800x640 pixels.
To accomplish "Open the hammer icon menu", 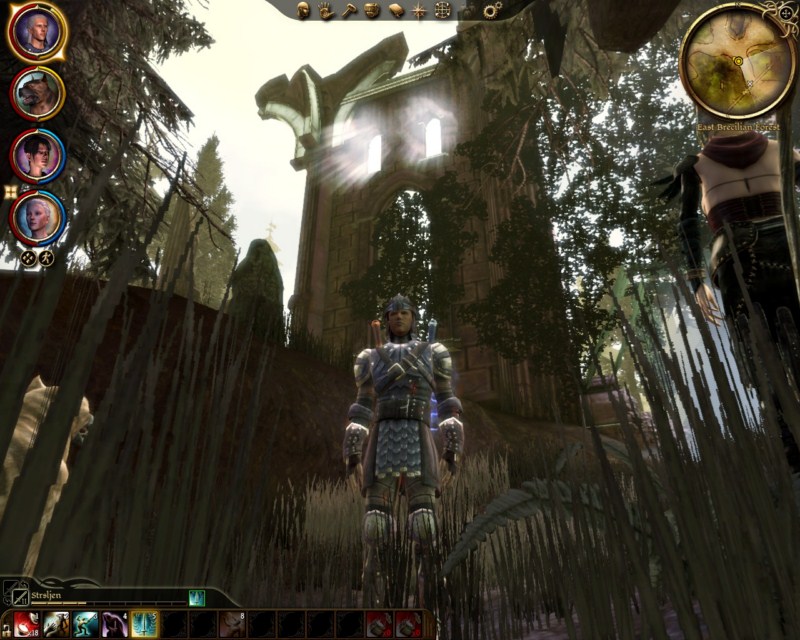I will 349,11.
